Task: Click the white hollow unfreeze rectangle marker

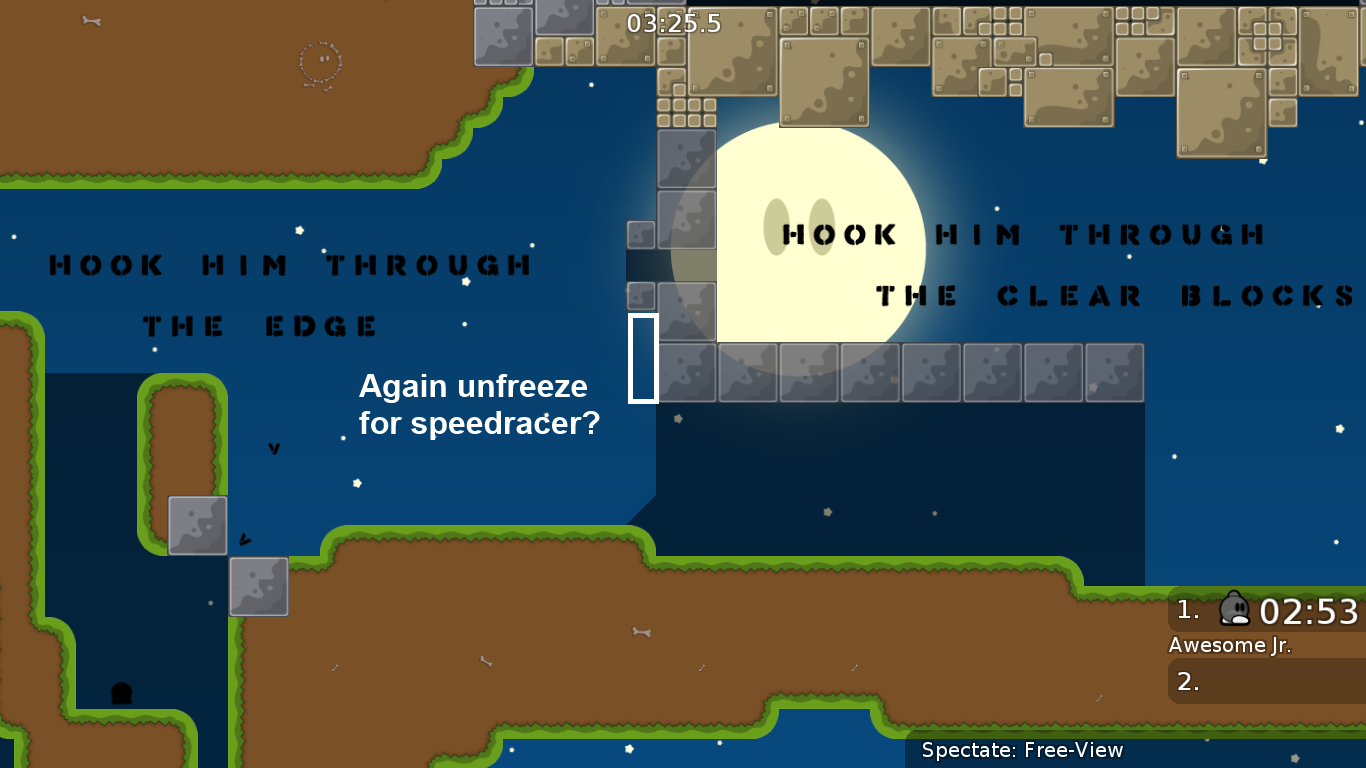Action: click(x=644, y=358)
